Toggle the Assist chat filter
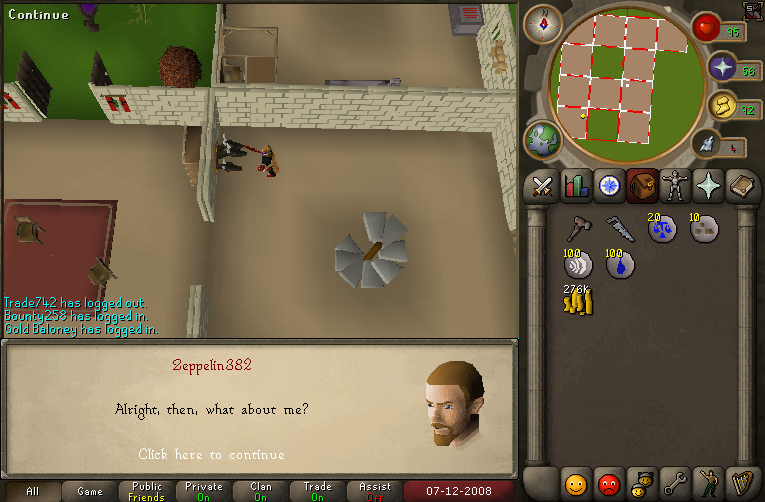The image size is (765, 502). click(375, 491)
